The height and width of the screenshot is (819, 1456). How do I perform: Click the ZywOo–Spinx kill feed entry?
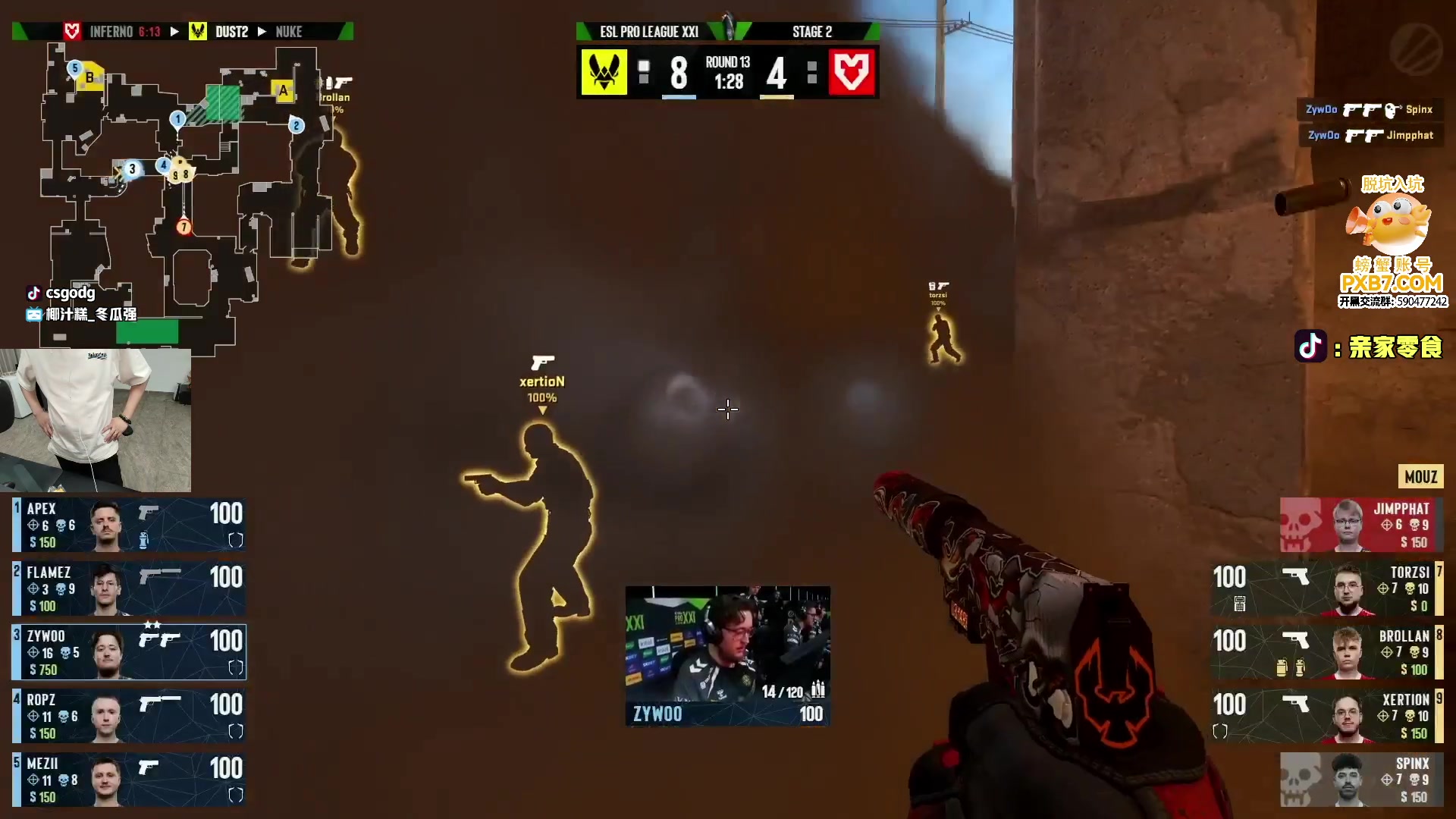click(1369, 110)
